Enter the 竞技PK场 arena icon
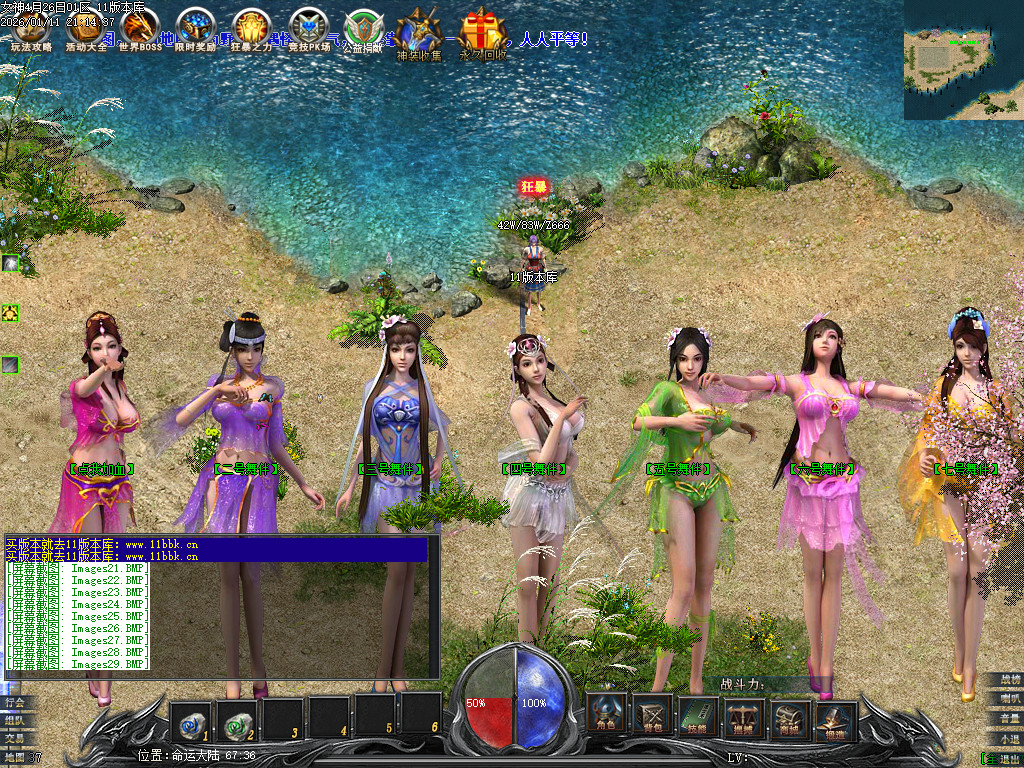1024x768 pixels. (307, 30)
